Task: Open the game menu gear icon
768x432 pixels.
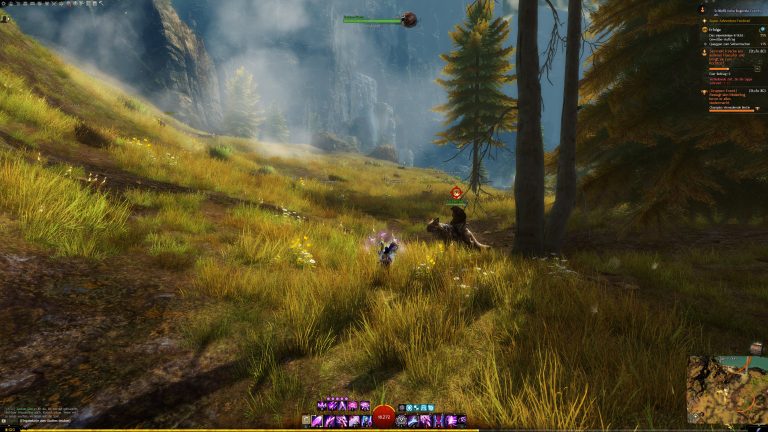Action: click(x=5, y=4)
